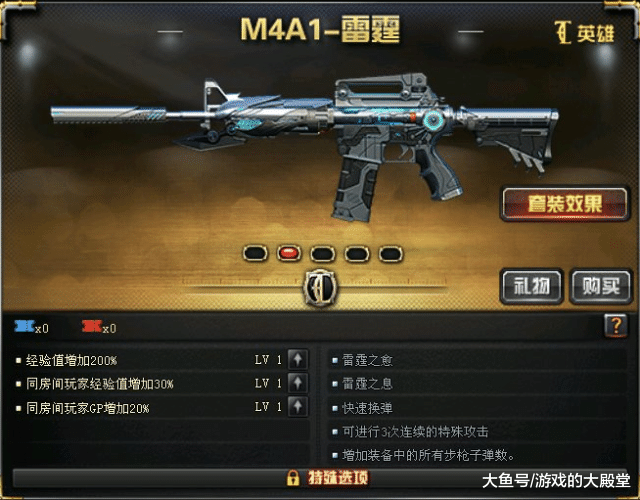Raise the level of 经验值增加200%
This screenshot has height=500, width=640.
click(x=298, y=359)
